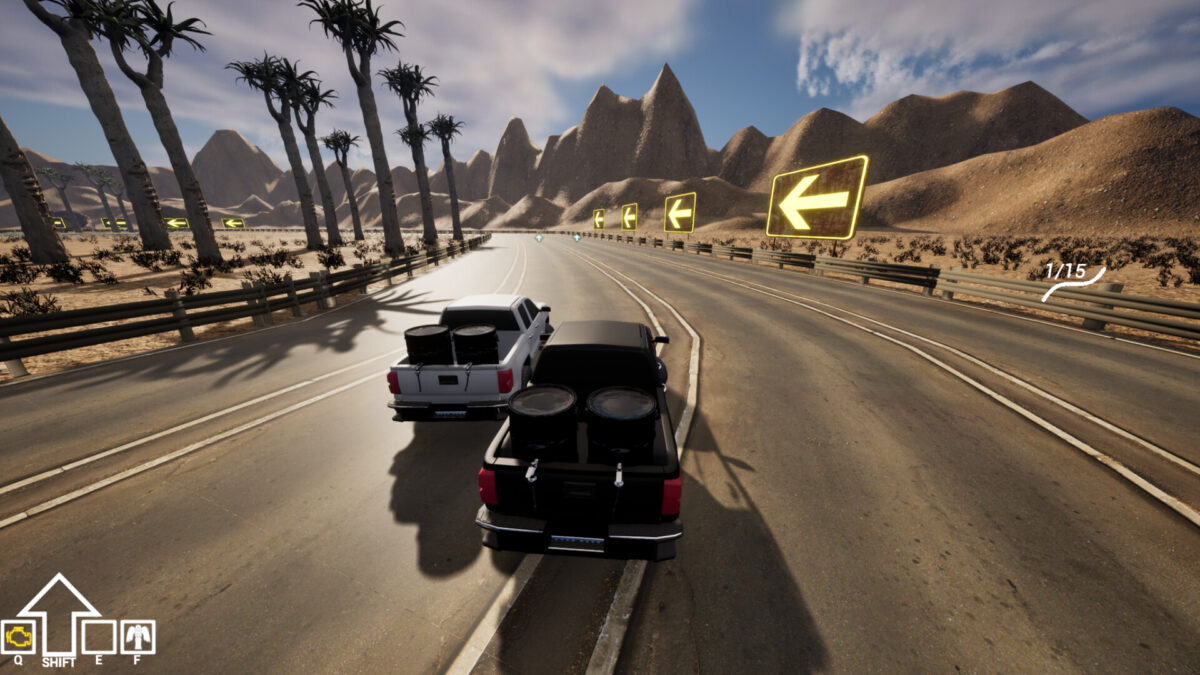
Task: Use the winged angel ability slot
Action: 138,637
